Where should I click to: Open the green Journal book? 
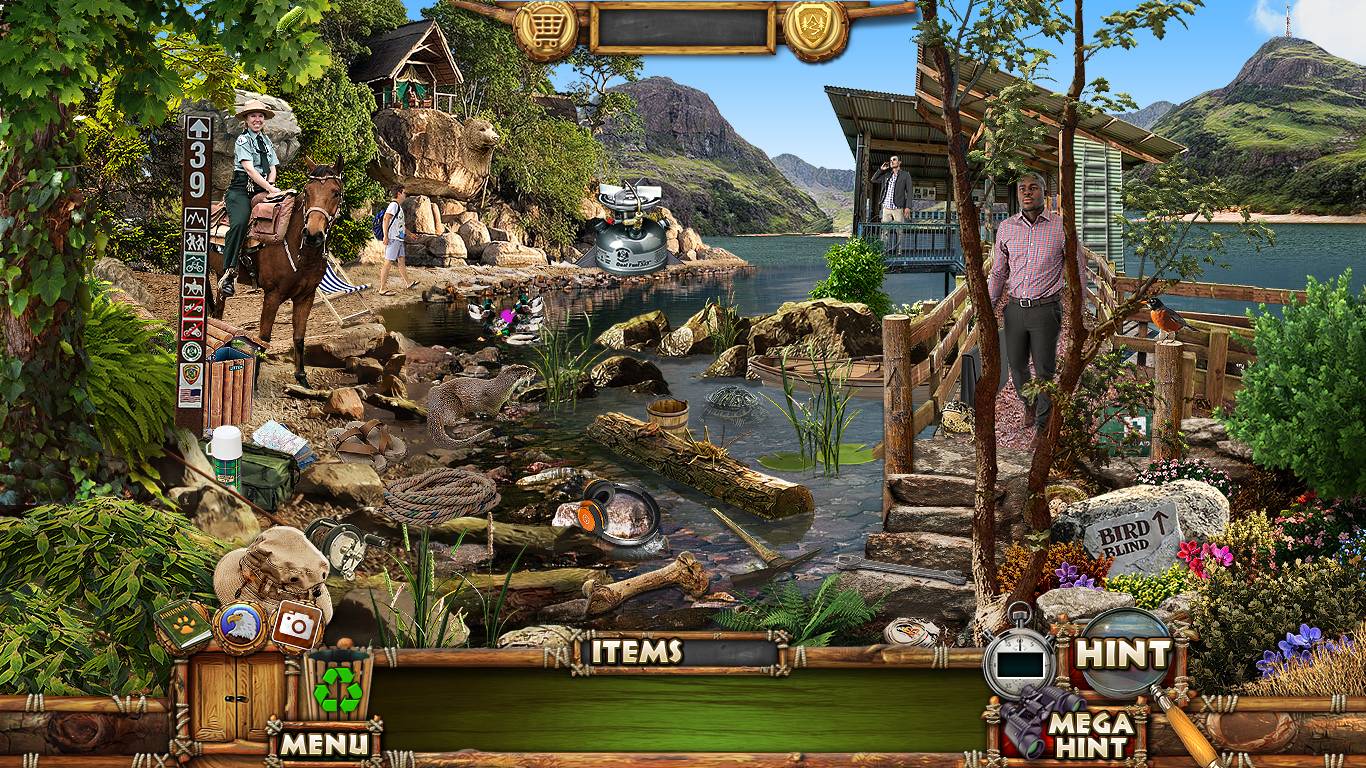(184, 627)
